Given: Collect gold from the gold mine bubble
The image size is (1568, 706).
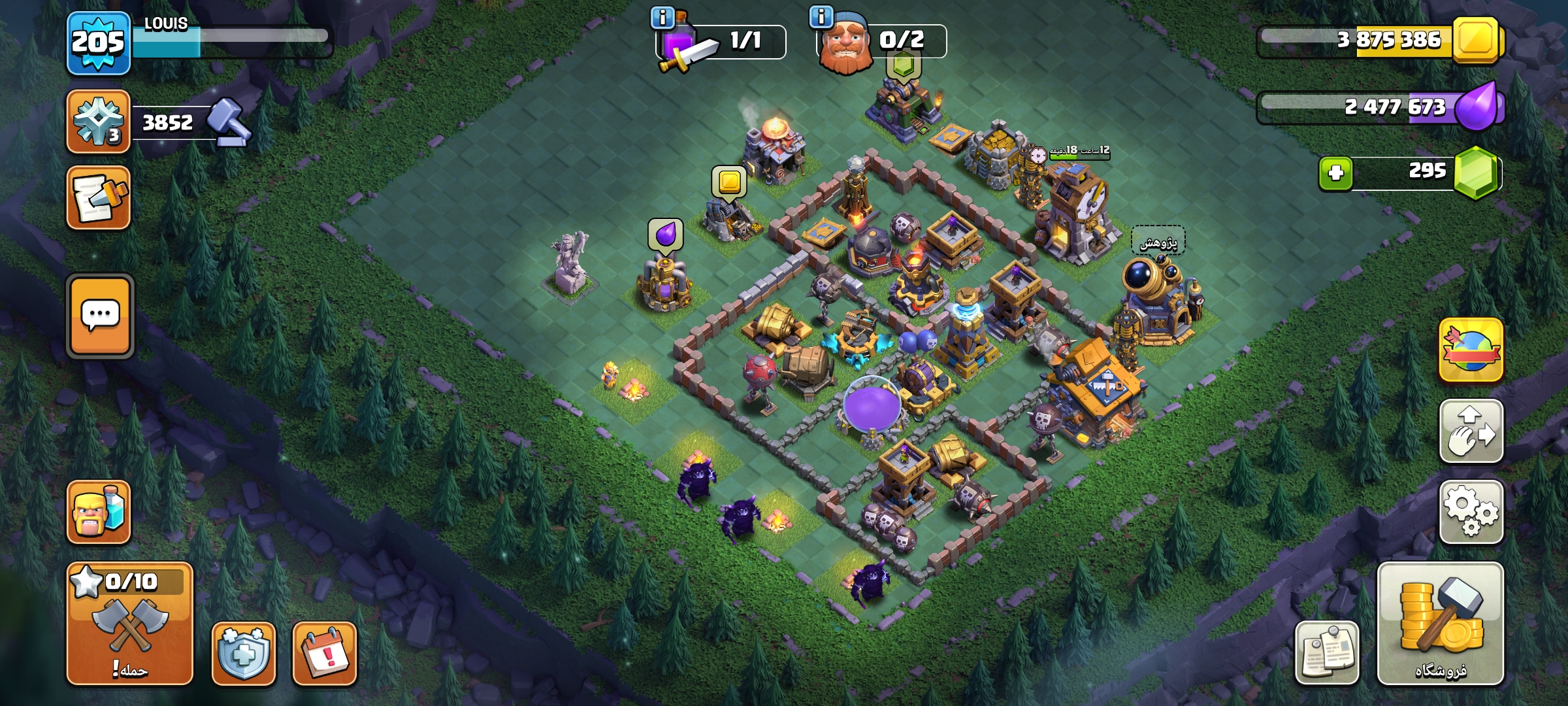Looking at the screenshot, I should tap(729, 181).
